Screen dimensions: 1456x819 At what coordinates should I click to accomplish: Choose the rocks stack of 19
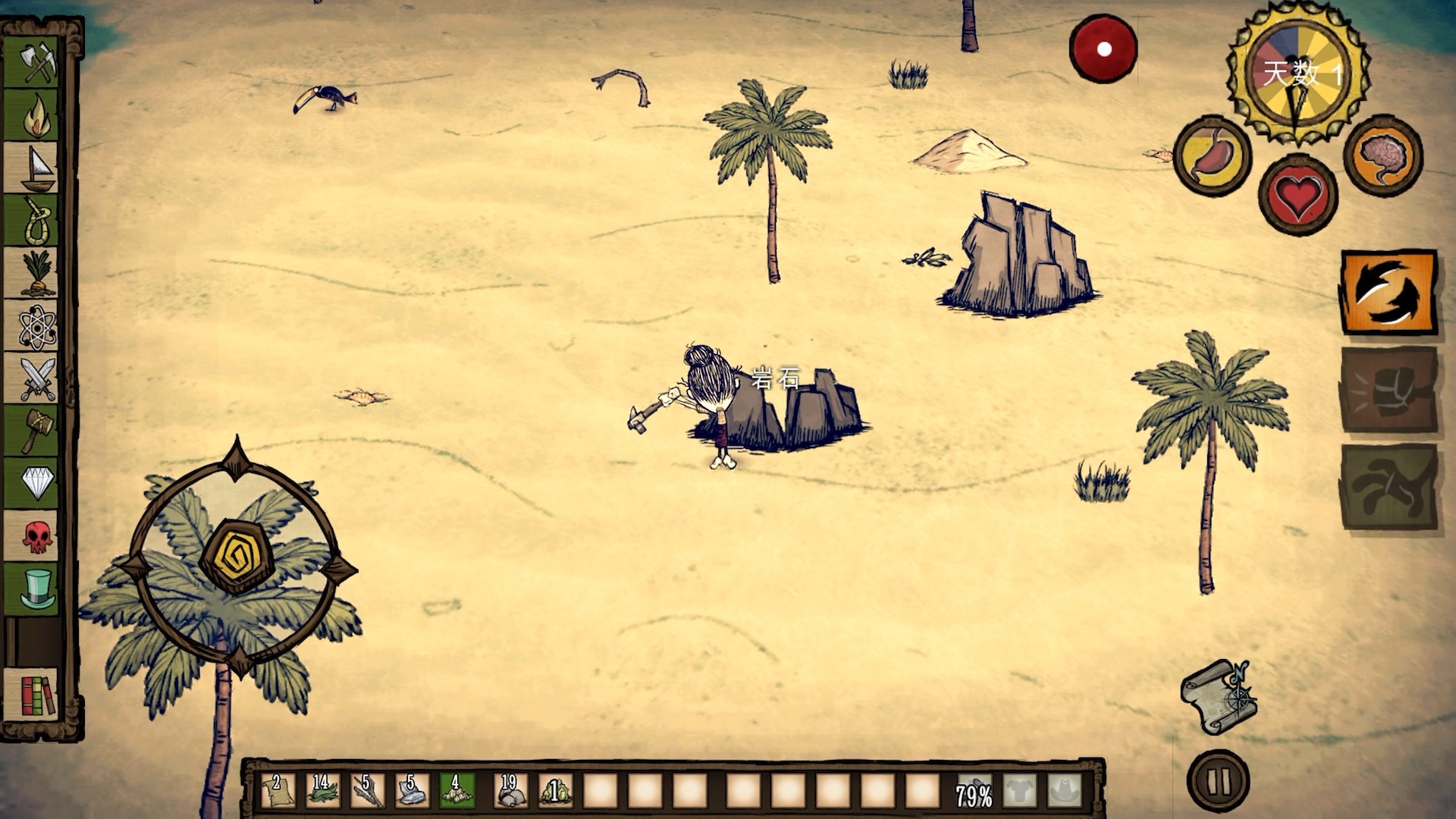click(510, 790)
